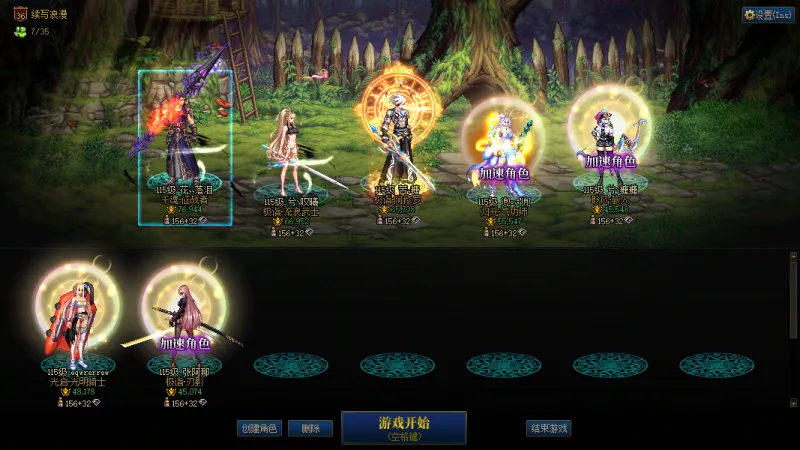Pick the 归元·气功师 character
Image resolution: width=800 pixels, height=450 pixels.
pyautogui.click(x=503, y=145)
